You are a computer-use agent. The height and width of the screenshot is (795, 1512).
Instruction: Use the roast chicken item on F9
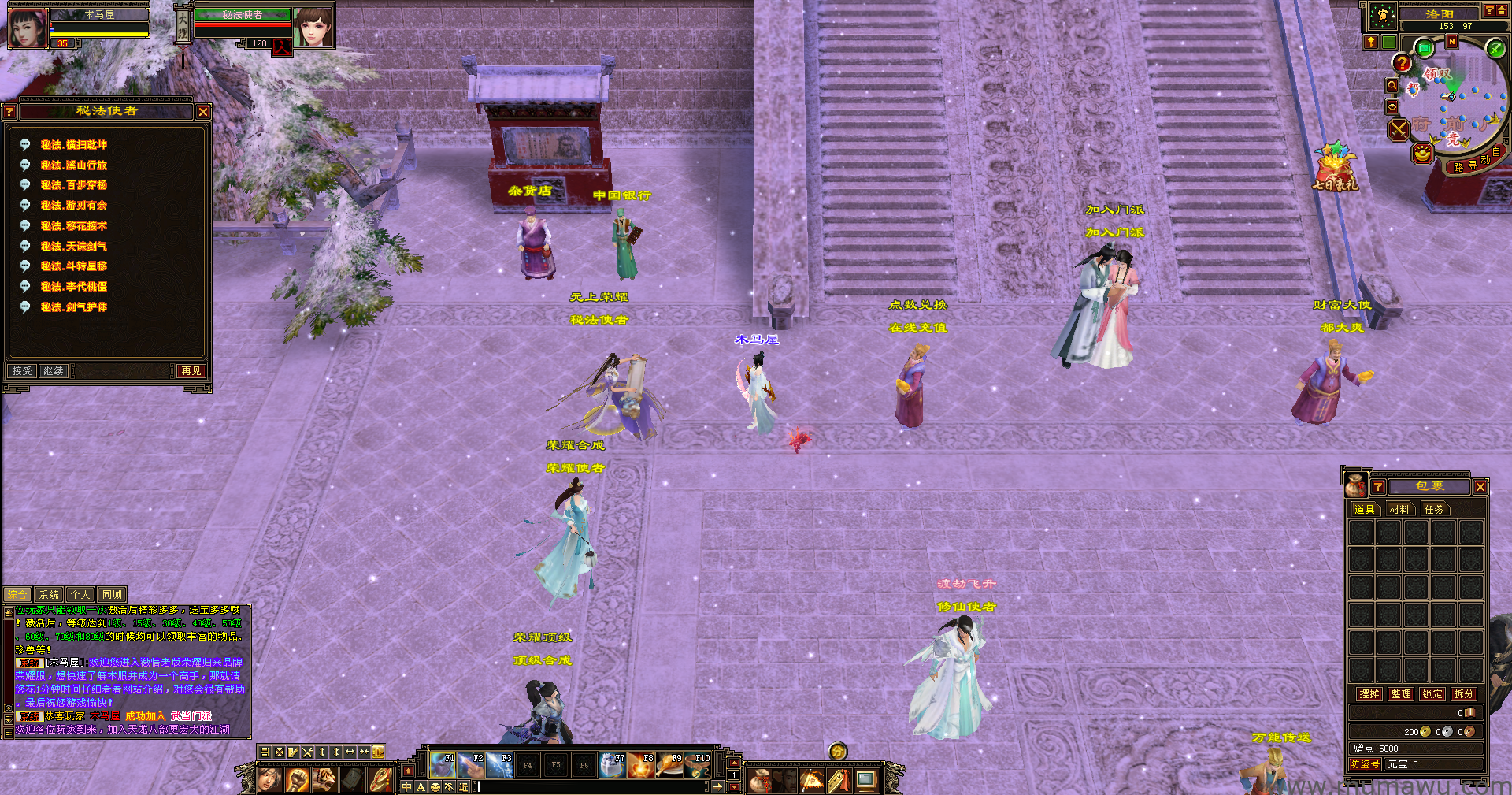tap(670, 765)
